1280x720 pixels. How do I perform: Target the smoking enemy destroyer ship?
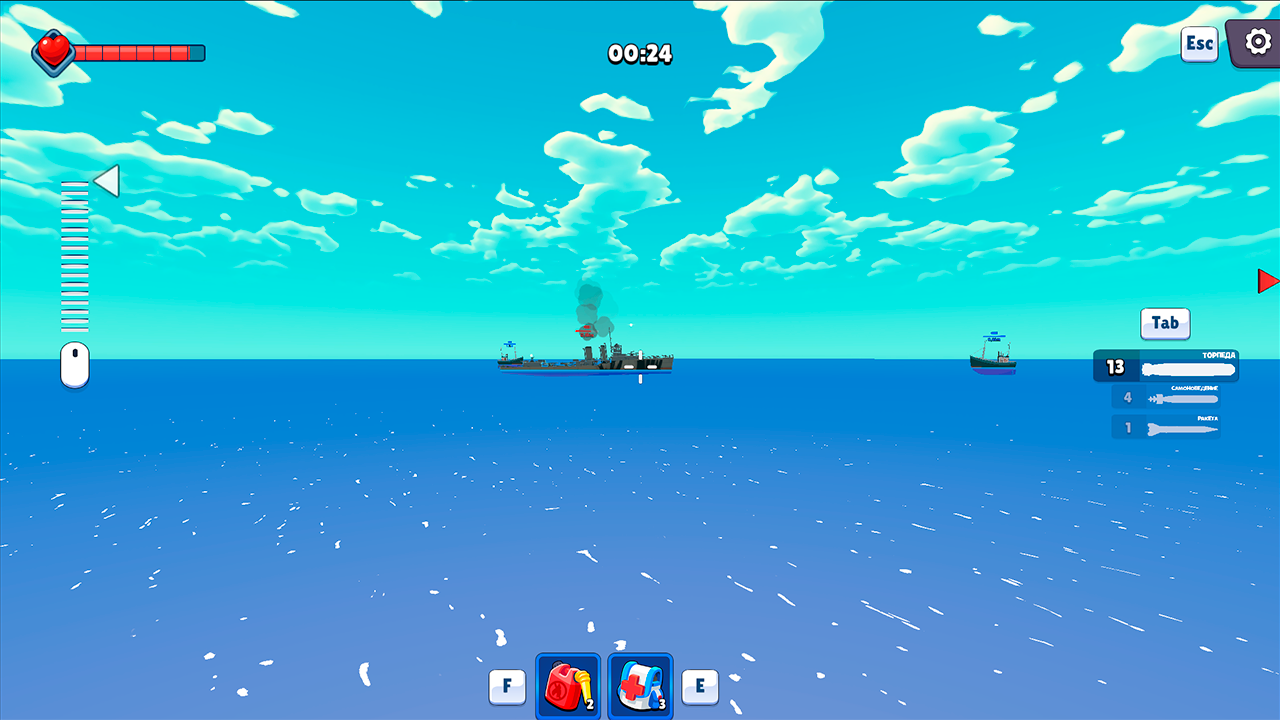pyautogui.click(x=584, y=360)
